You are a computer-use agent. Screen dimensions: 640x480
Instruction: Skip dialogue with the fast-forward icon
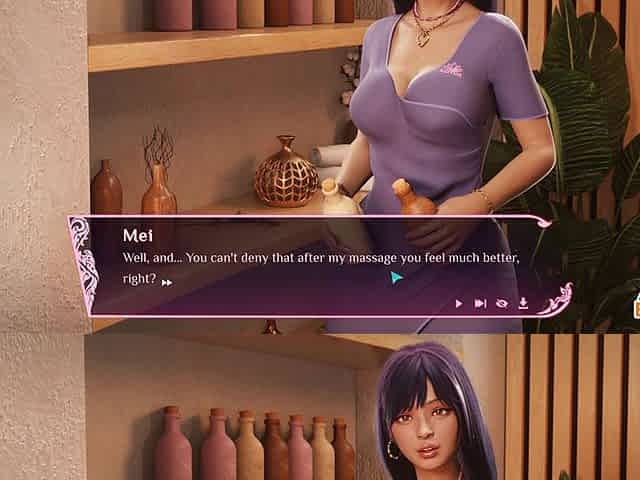[x=480, y=303]
